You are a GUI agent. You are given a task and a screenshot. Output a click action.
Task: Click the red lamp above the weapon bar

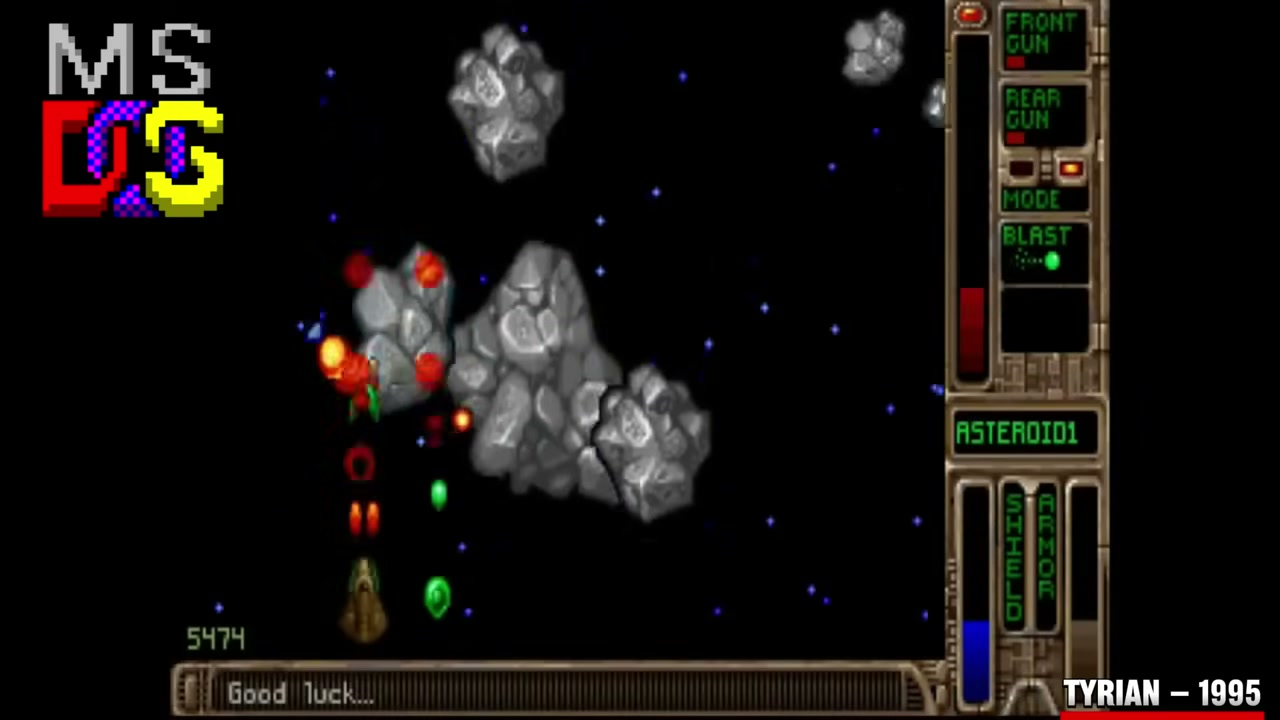pyautogui.click(x=971, y=14)
